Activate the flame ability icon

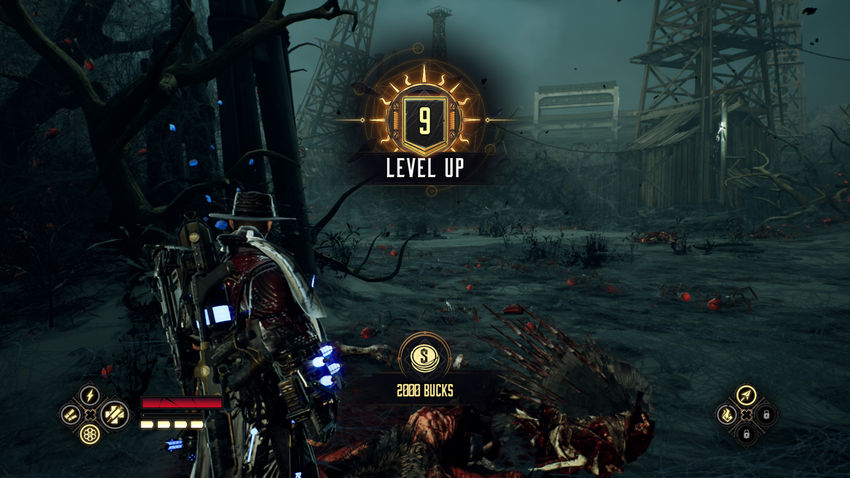726,414
